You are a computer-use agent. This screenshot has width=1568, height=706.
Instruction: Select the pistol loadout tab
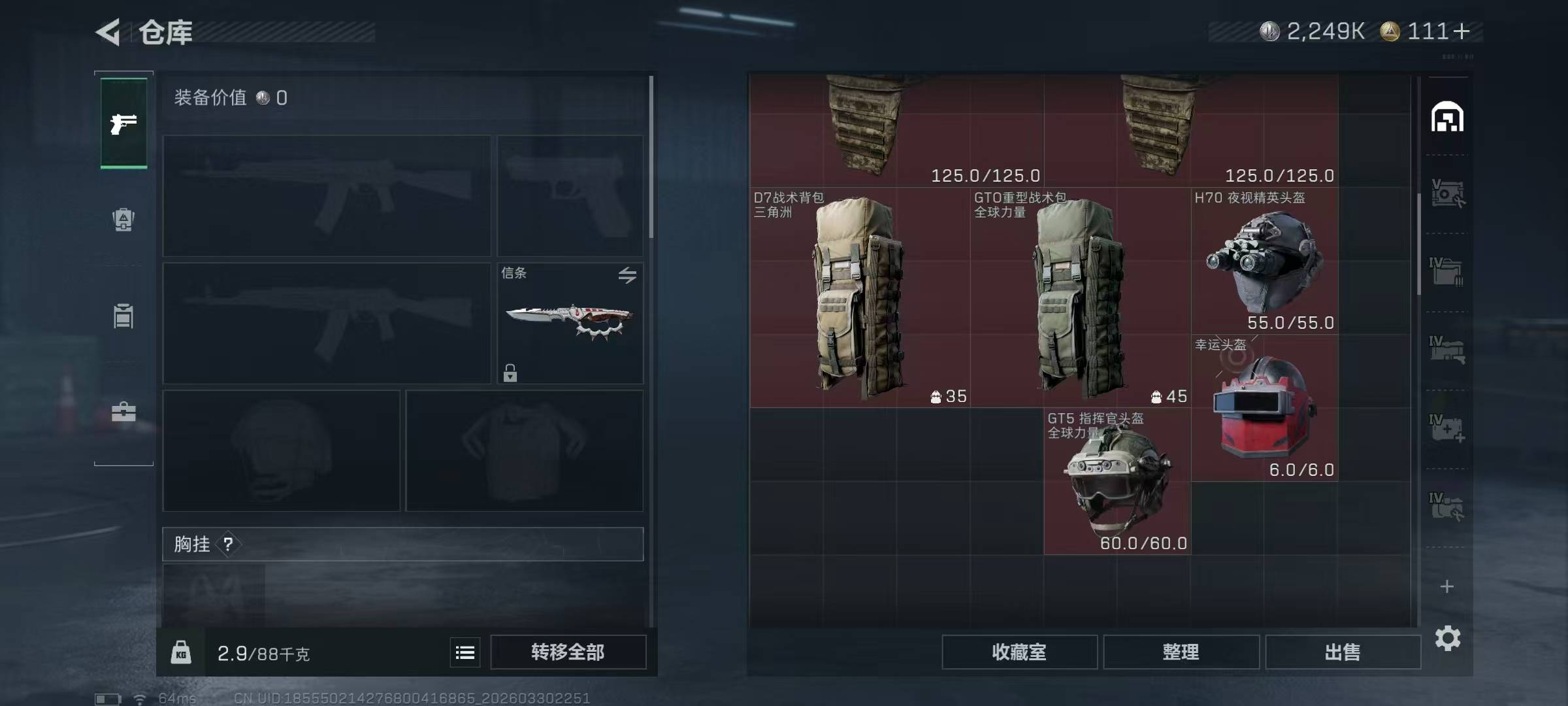[123, 124]
